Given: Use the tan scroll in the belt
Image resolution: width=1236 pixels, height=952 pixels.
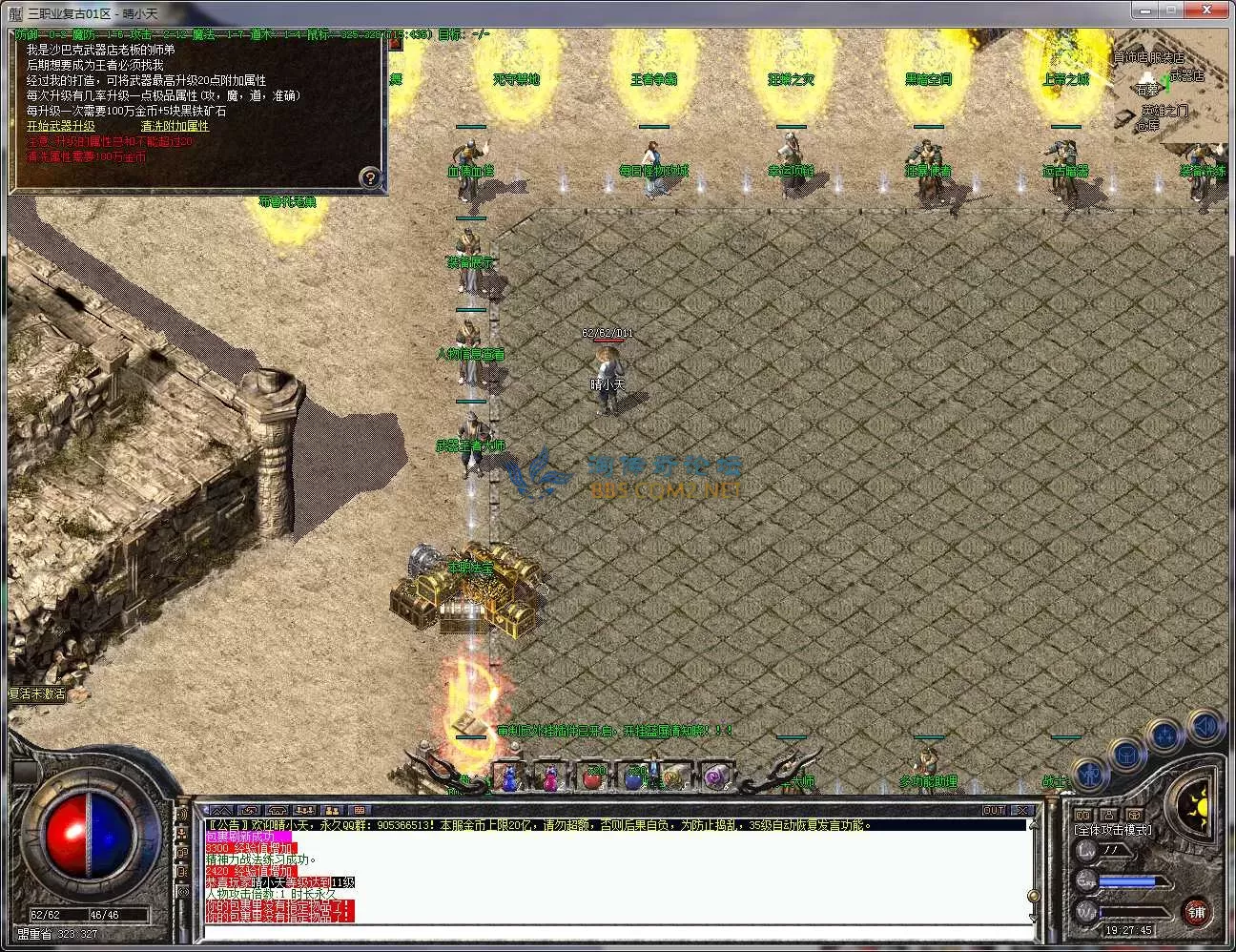Looking at the screenshot, I should 674,777.
